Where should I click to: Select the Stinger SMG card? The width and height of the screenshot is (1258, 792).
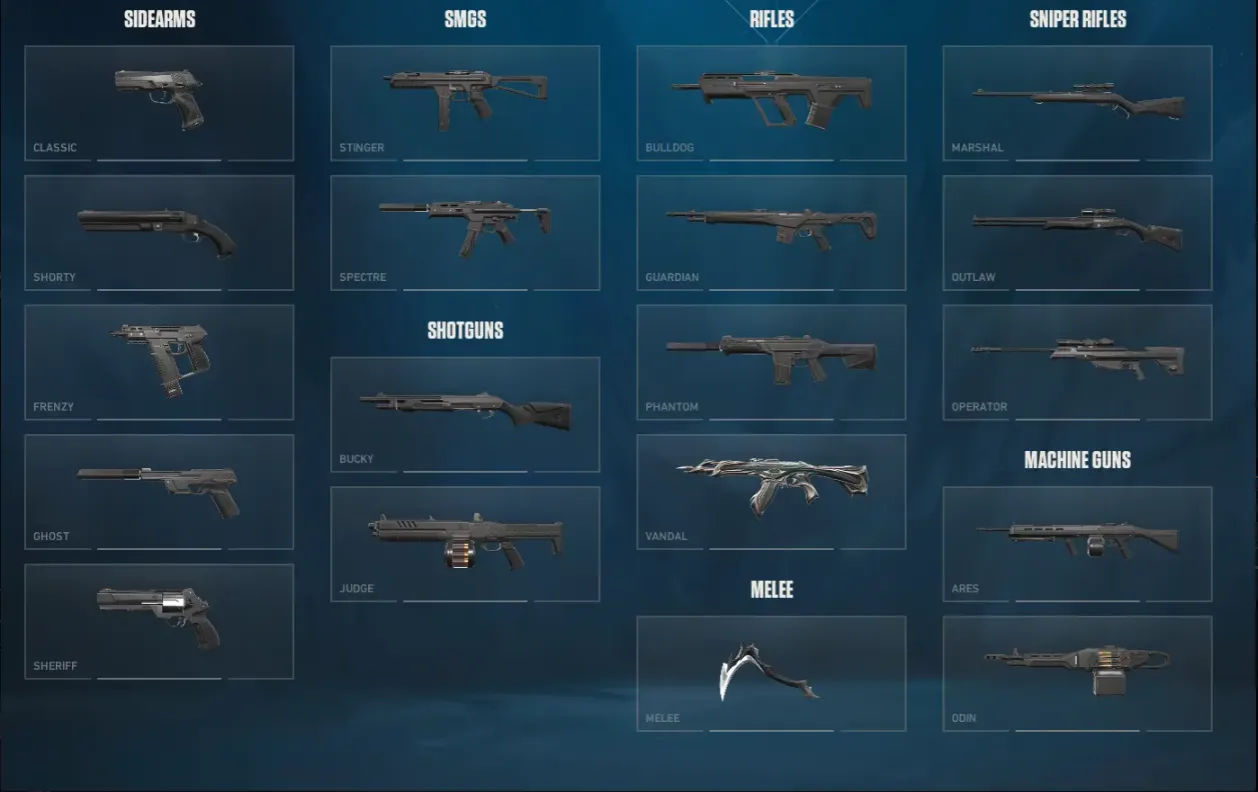coord(465,103)
